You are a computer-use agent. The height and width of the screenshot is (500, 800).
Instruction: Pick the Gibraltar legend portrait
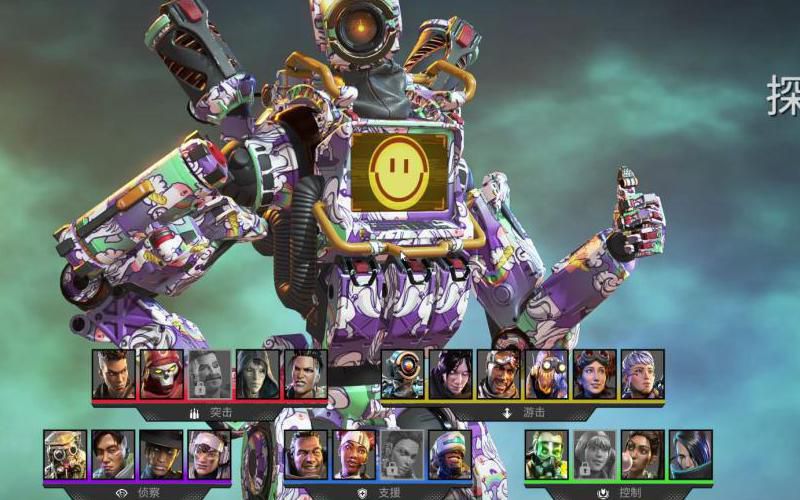306,455
